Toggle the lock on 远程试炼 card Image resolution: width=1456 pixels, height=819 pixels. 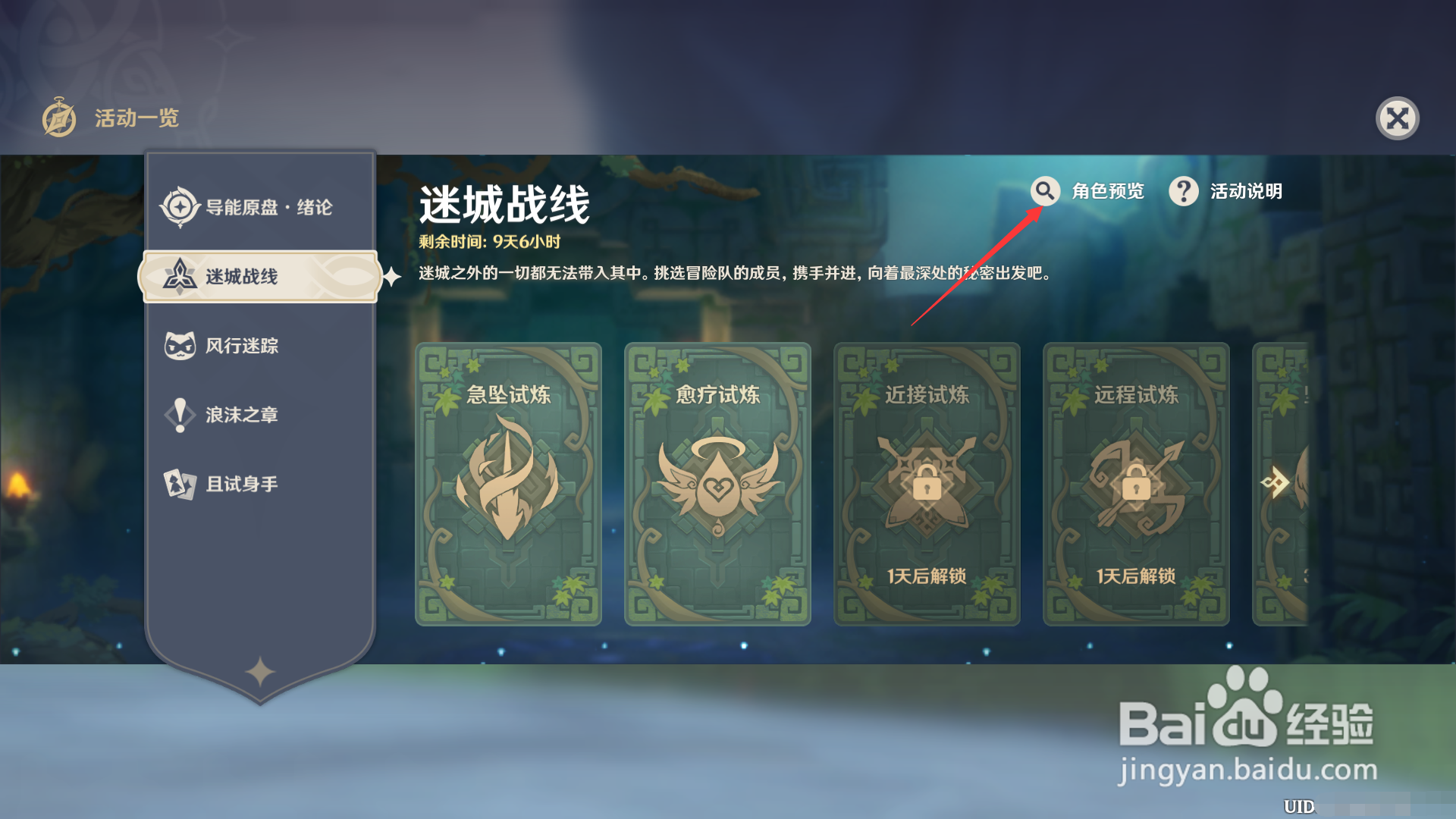1135,485
